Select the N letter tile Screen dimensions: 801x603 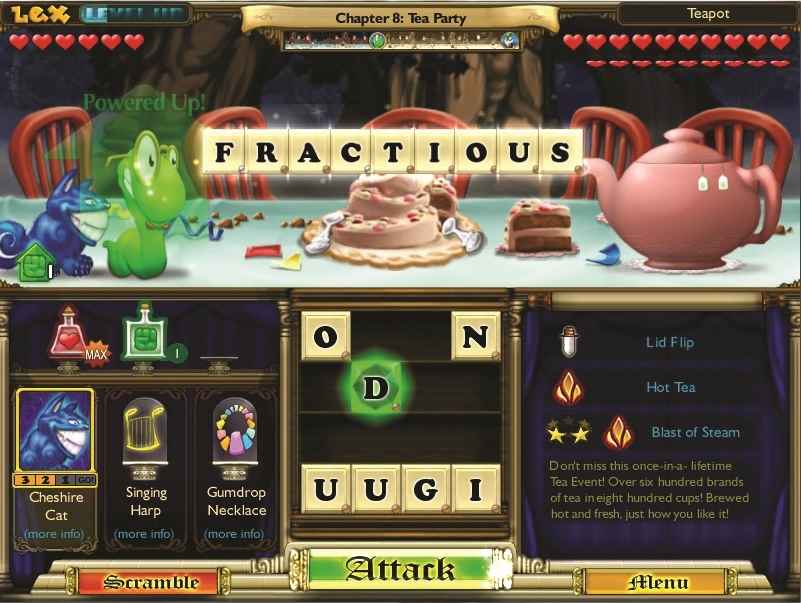(x=476, y=336)
